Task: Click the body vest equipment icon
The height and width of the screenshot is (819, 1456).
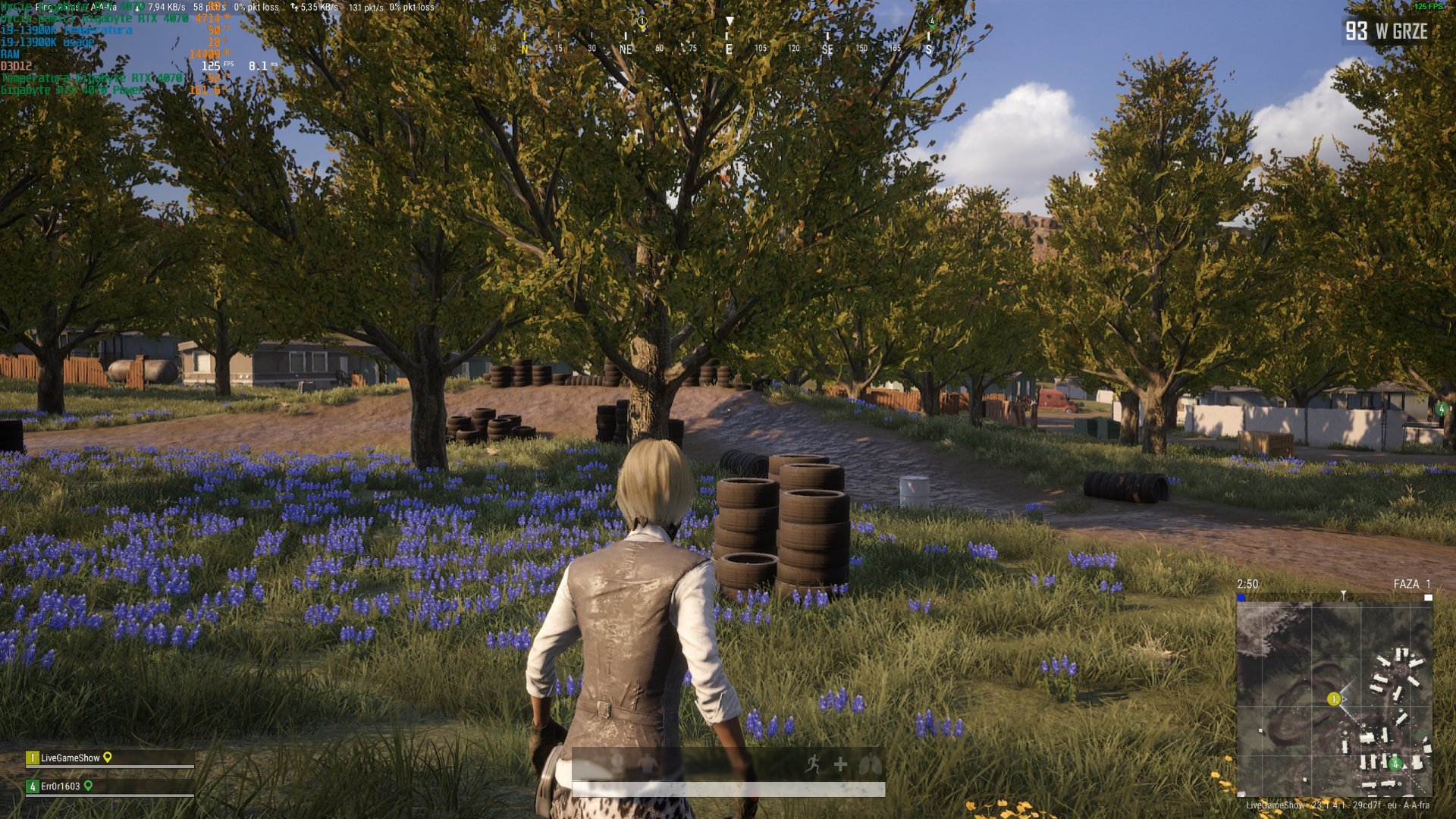Action: pyautogui.click(x=647, y=764)
